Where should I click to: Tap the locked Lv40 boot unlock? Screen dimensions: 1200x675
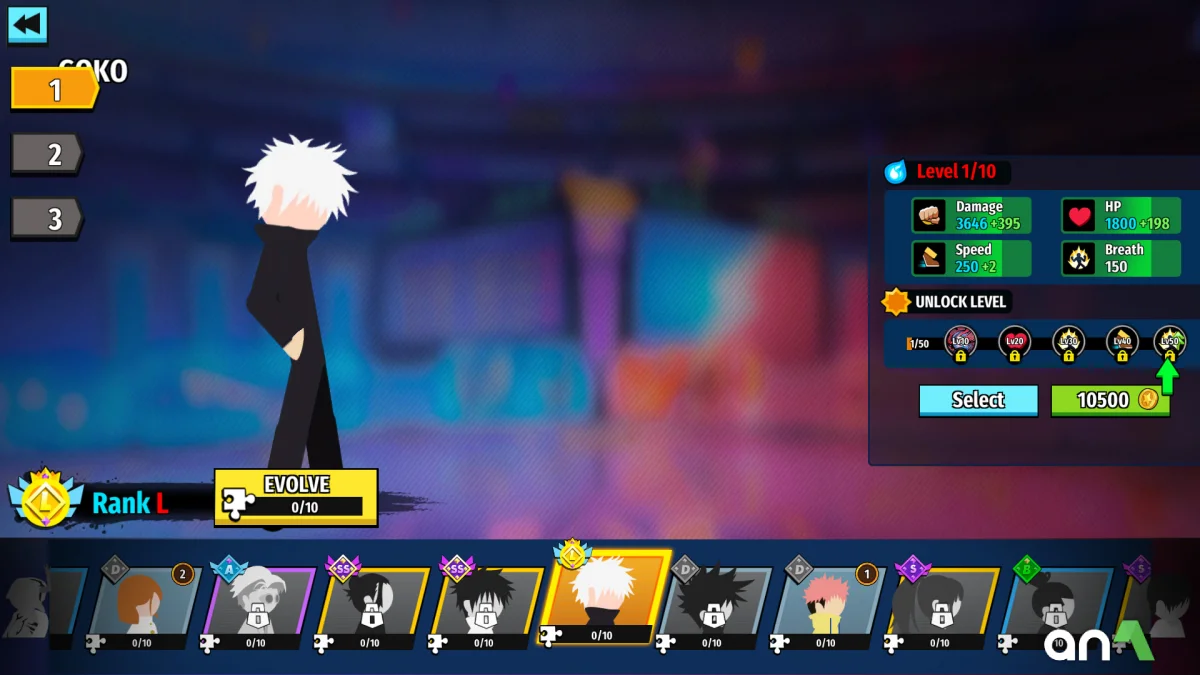(x=1122, y=343)
